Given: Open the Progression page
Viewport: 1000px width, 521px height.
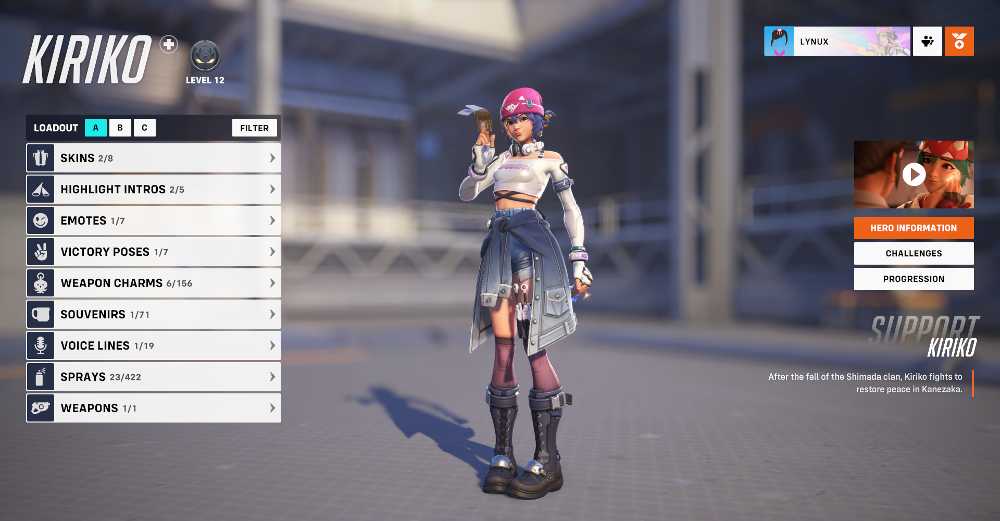Looking at the screenshot, I should 913,279.
